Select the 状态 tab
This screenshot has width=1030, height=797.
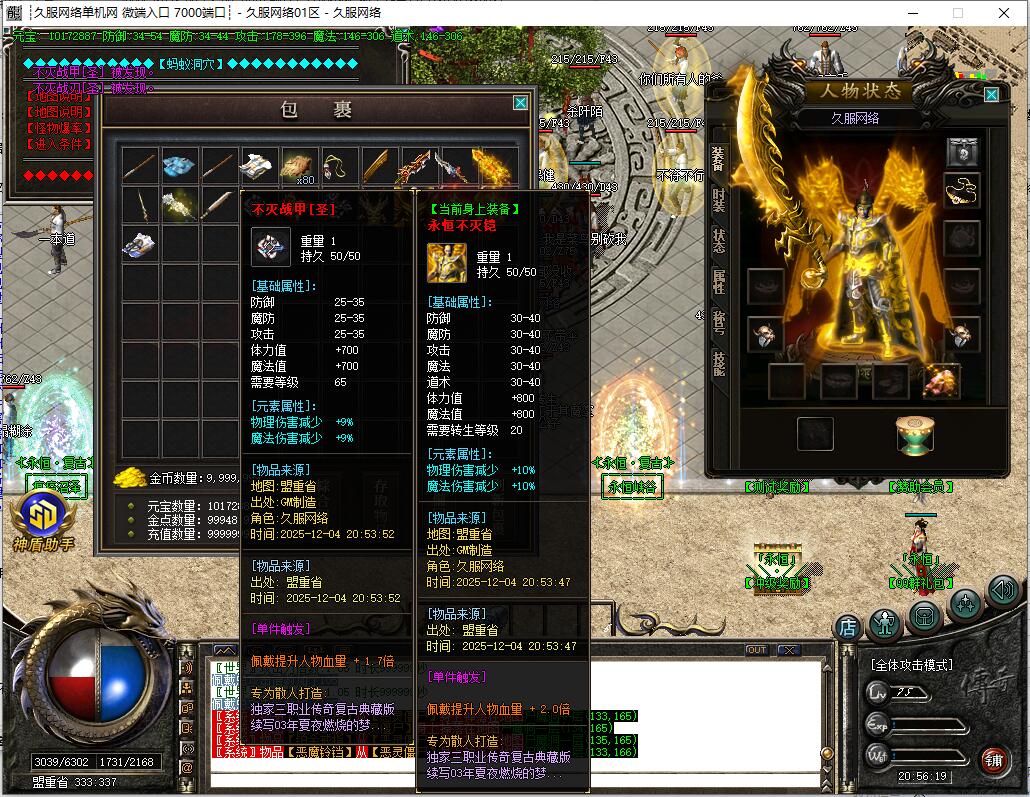(718, 240)
